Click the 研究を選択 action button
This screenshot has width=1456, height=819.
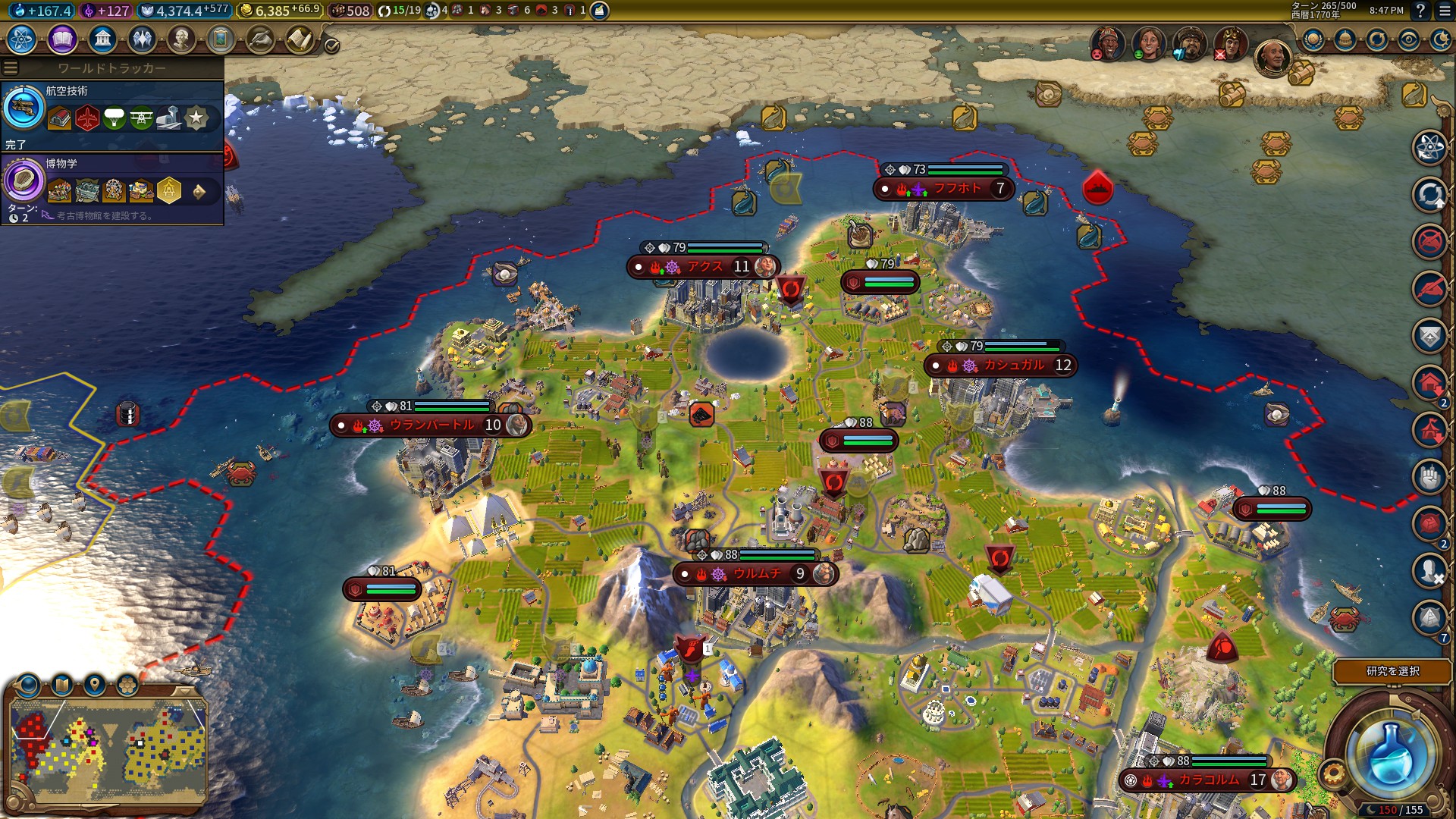point(1392,671)
